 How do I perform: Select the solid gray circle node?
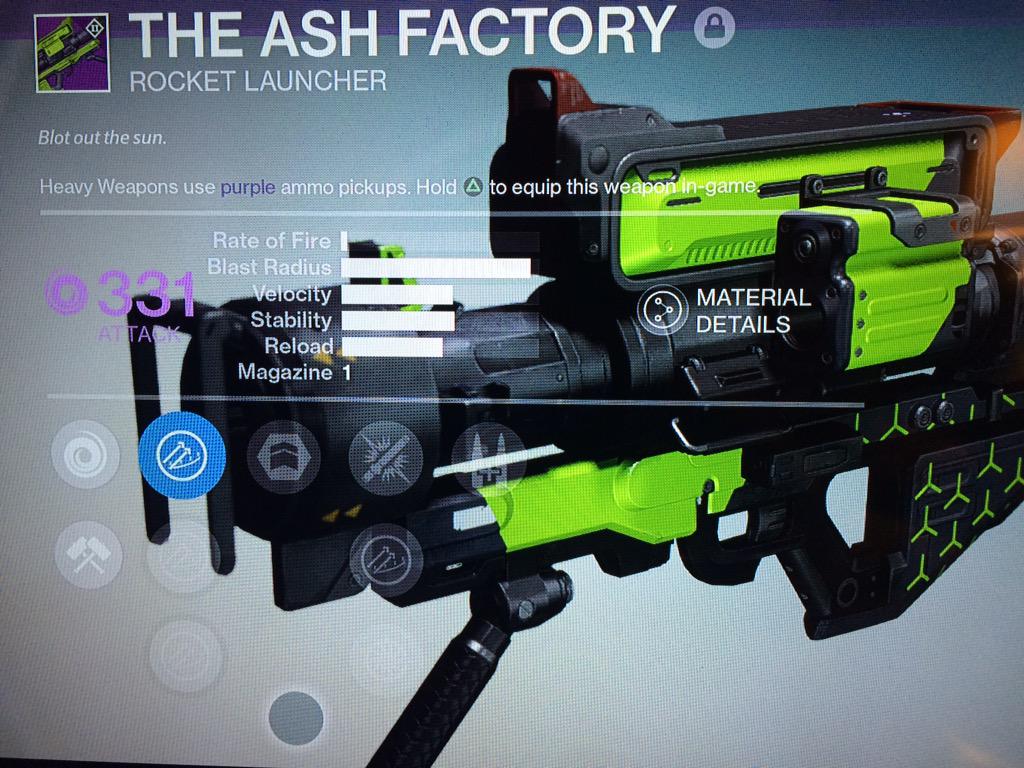coord(295,718)
